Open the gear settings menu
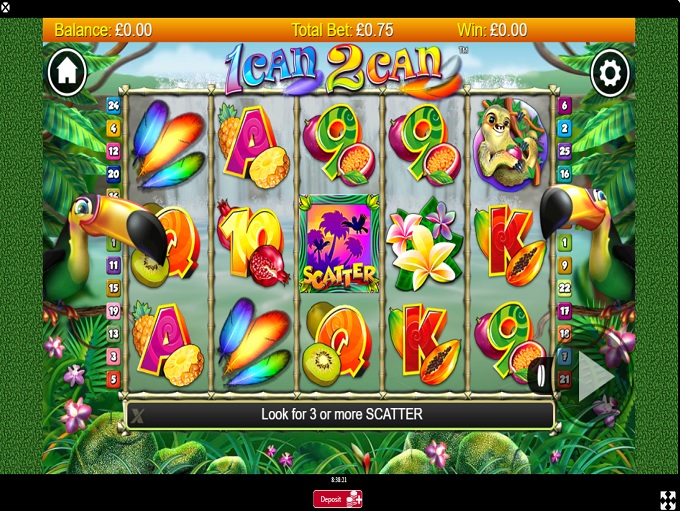The height and width of the screenshot is (511, 680). [610, 73]
